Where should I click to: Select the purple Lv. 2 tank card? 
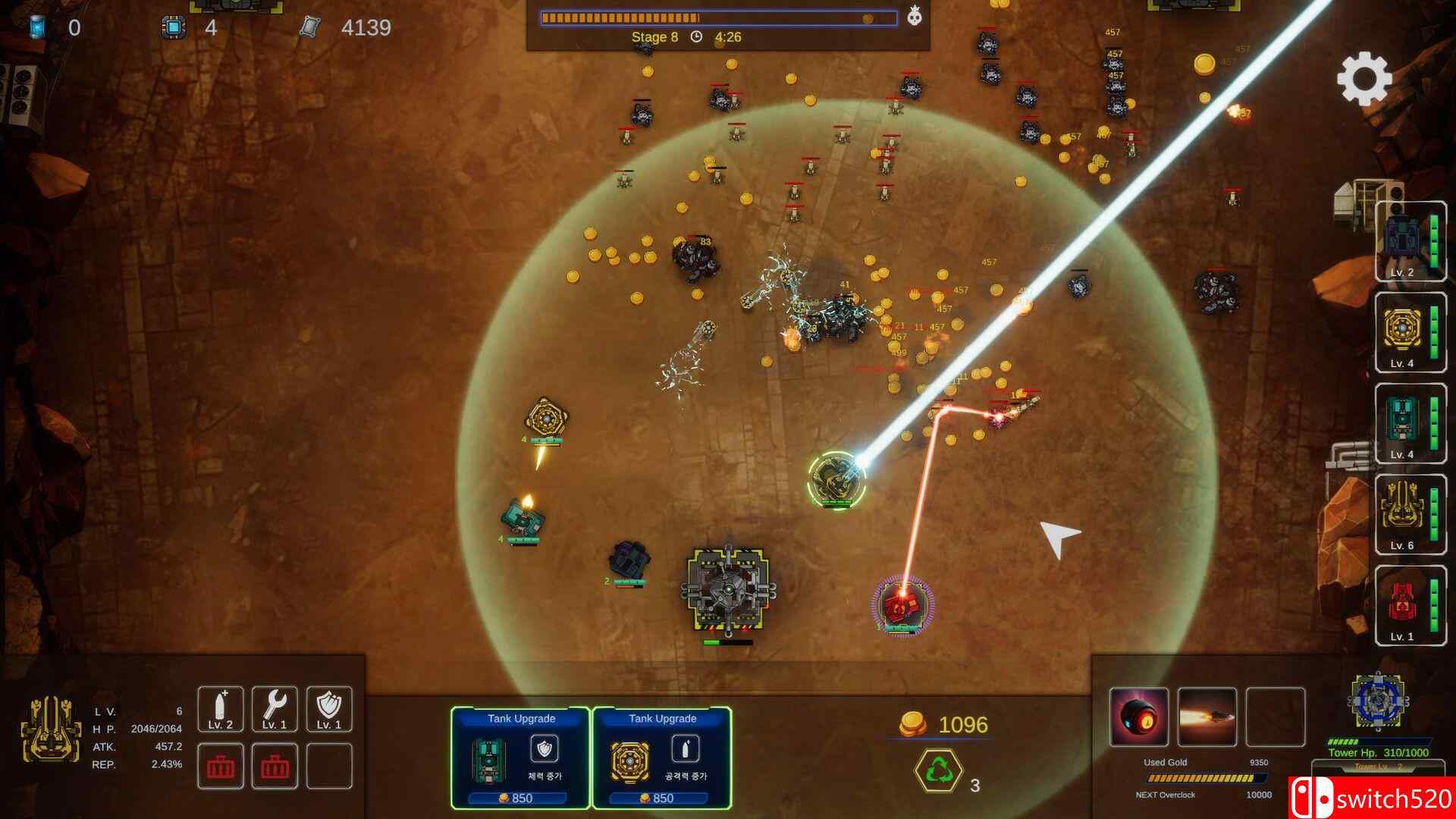1410,242
